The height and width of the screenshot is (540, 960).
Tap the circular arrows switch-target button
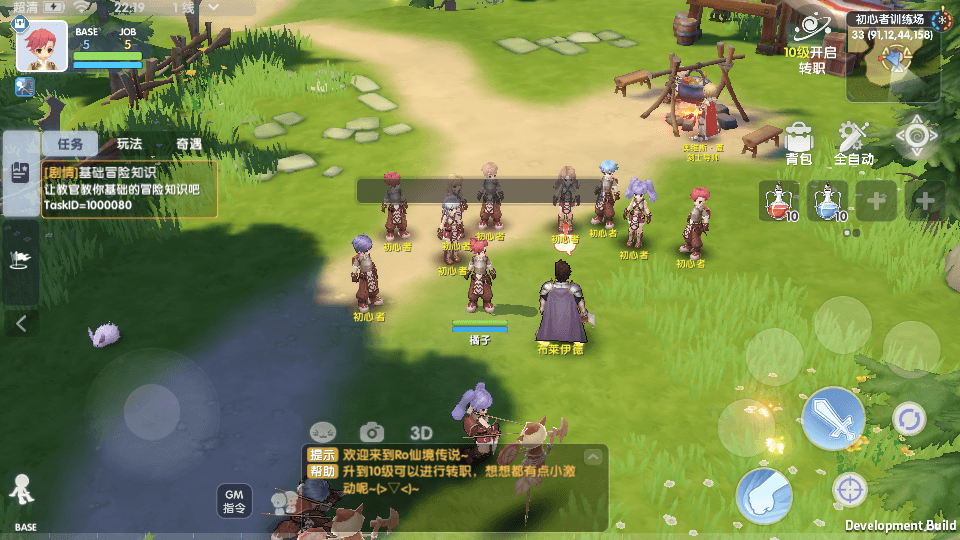[x=909, y=418]
